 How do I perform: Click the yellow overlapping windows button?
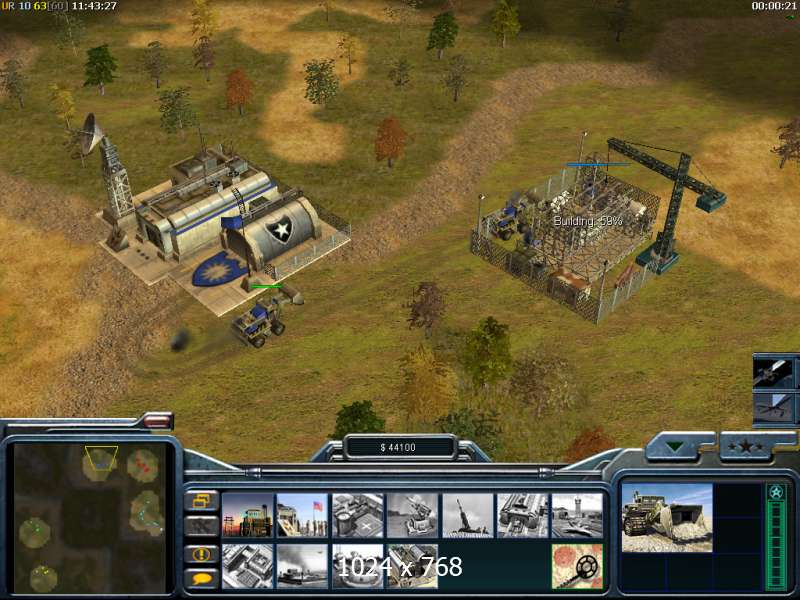tap(201, 500)
